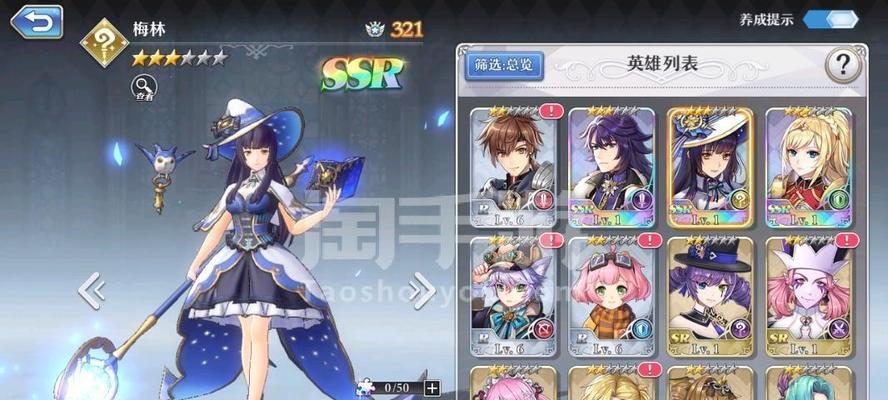Go back using the return arrow button

tap(36, 21)
